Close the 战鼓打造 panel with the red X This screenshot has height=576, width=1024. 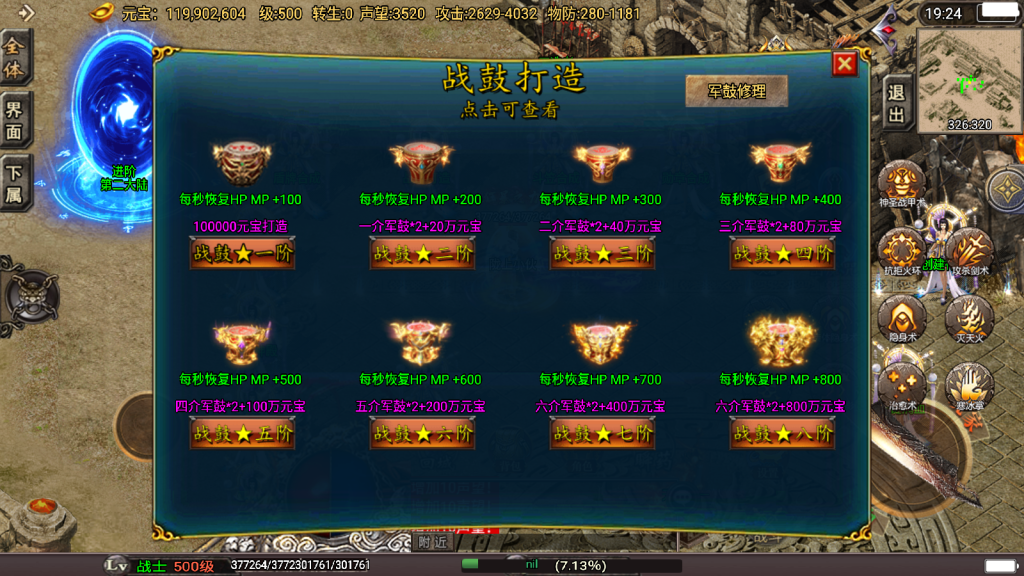845,64
